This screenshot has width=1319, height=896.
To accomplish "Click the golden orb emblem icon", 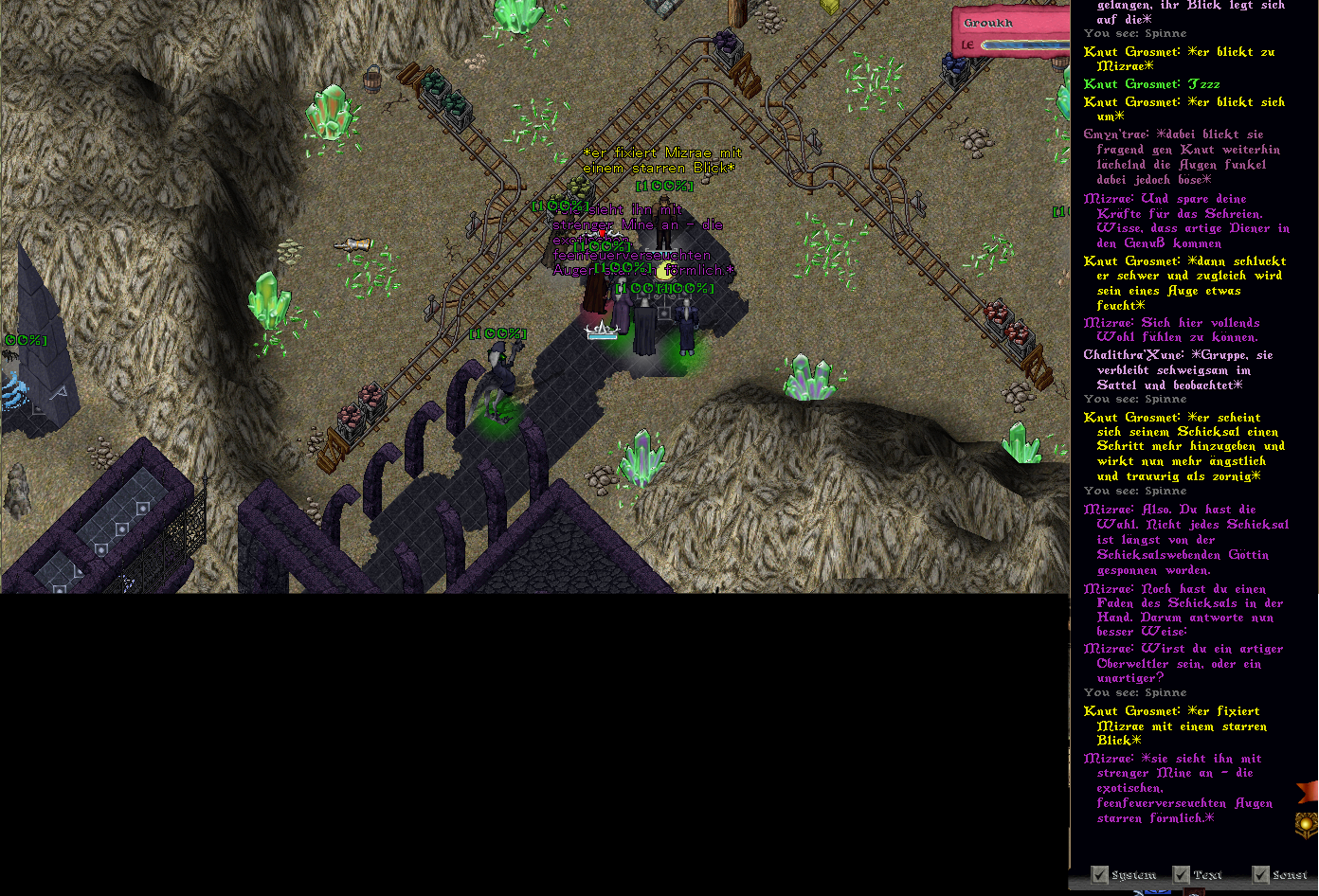I will tap(1308, 823).
